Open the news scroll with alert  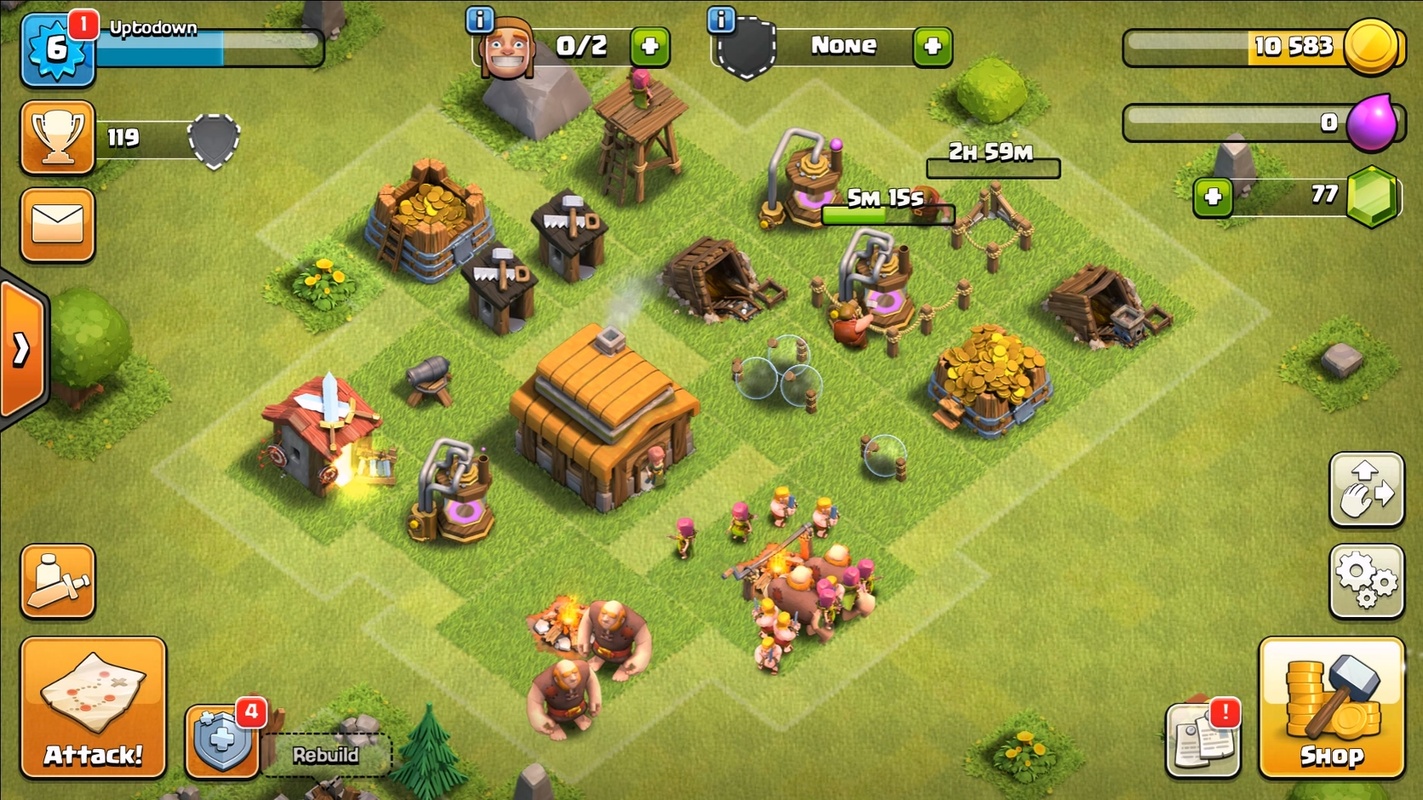[x=1203, y=742]
